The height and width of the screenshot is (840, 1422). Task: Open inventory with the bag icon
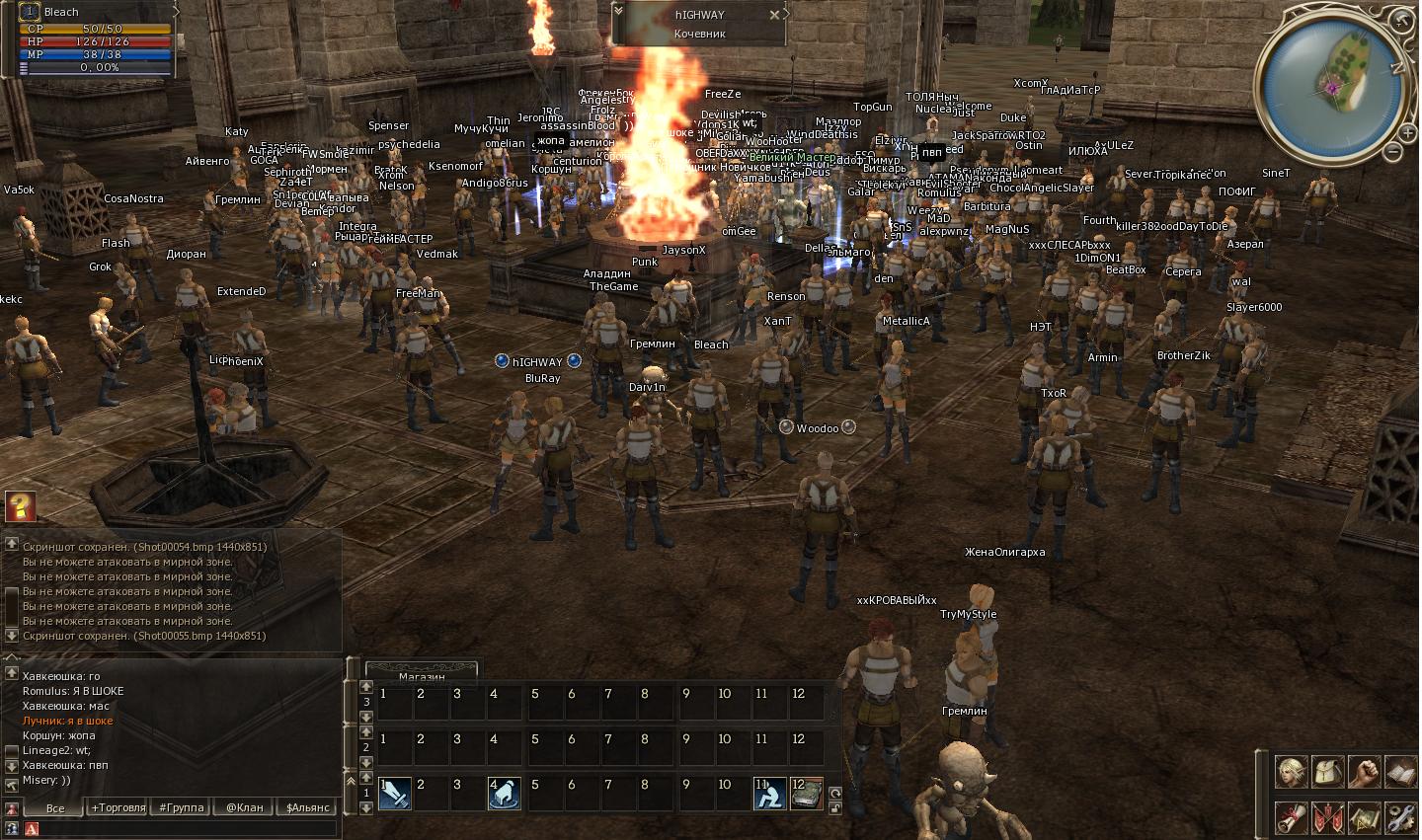click(x=1327, y=772)
